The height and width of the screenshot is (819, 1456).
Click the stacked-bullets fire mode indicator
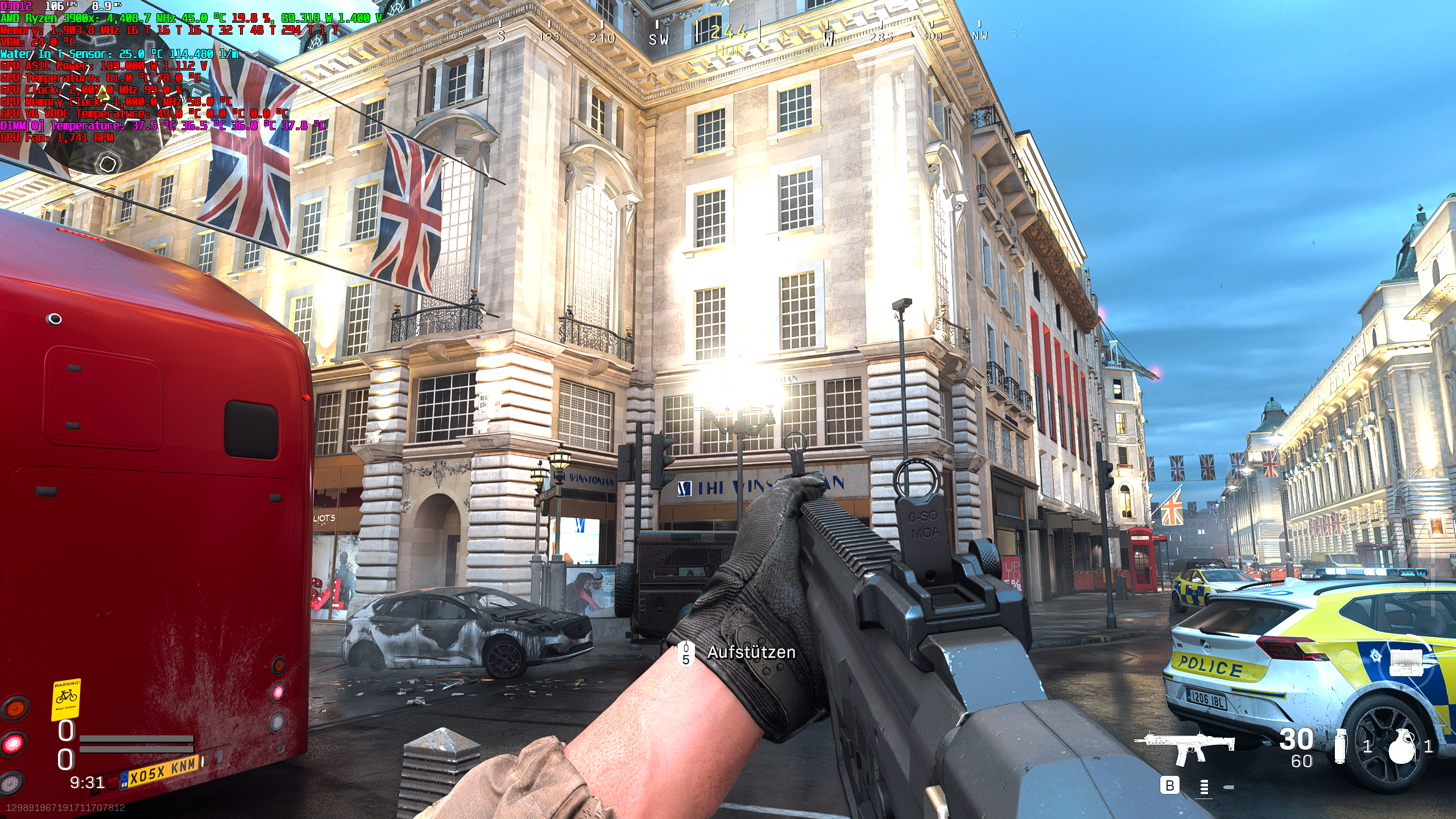point(1204,787)
